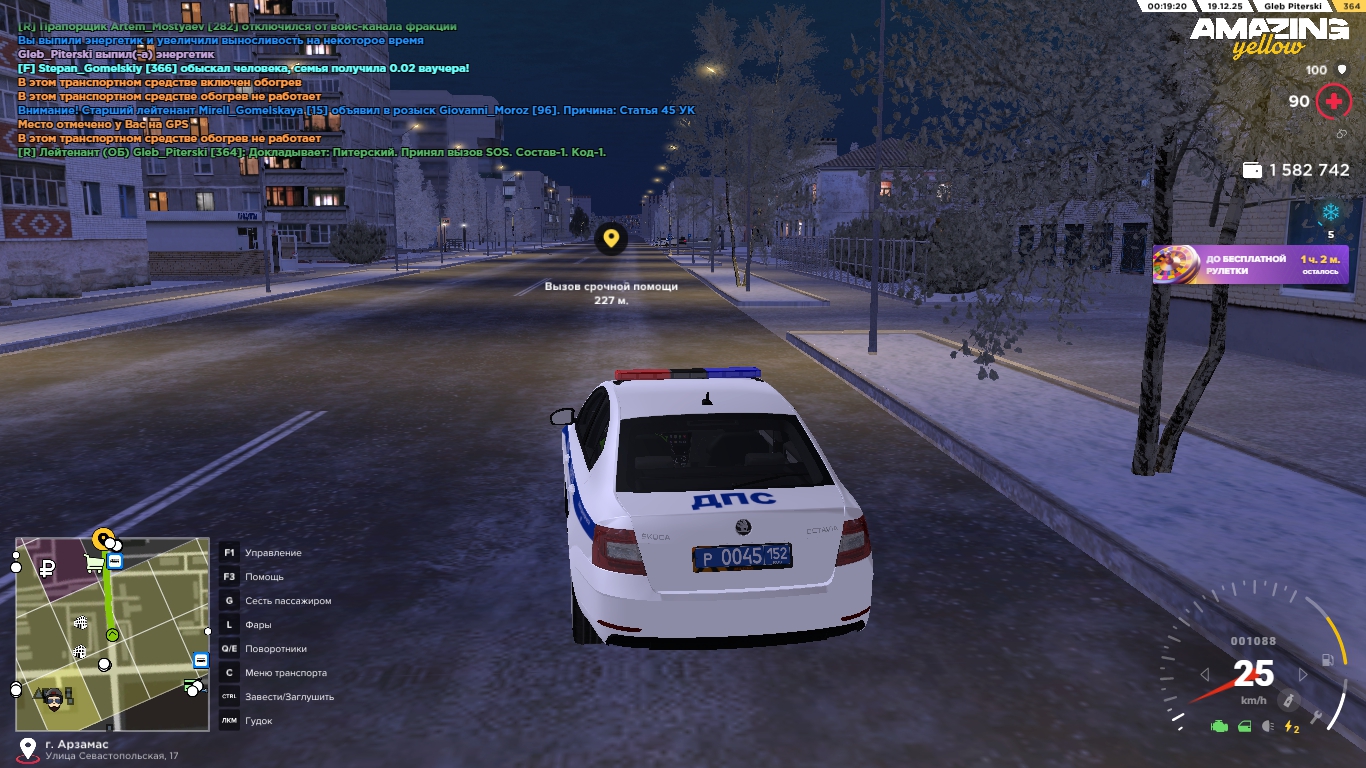Activate the left turn signal arrow
1366x768 pixels.
click(1205, 675)
